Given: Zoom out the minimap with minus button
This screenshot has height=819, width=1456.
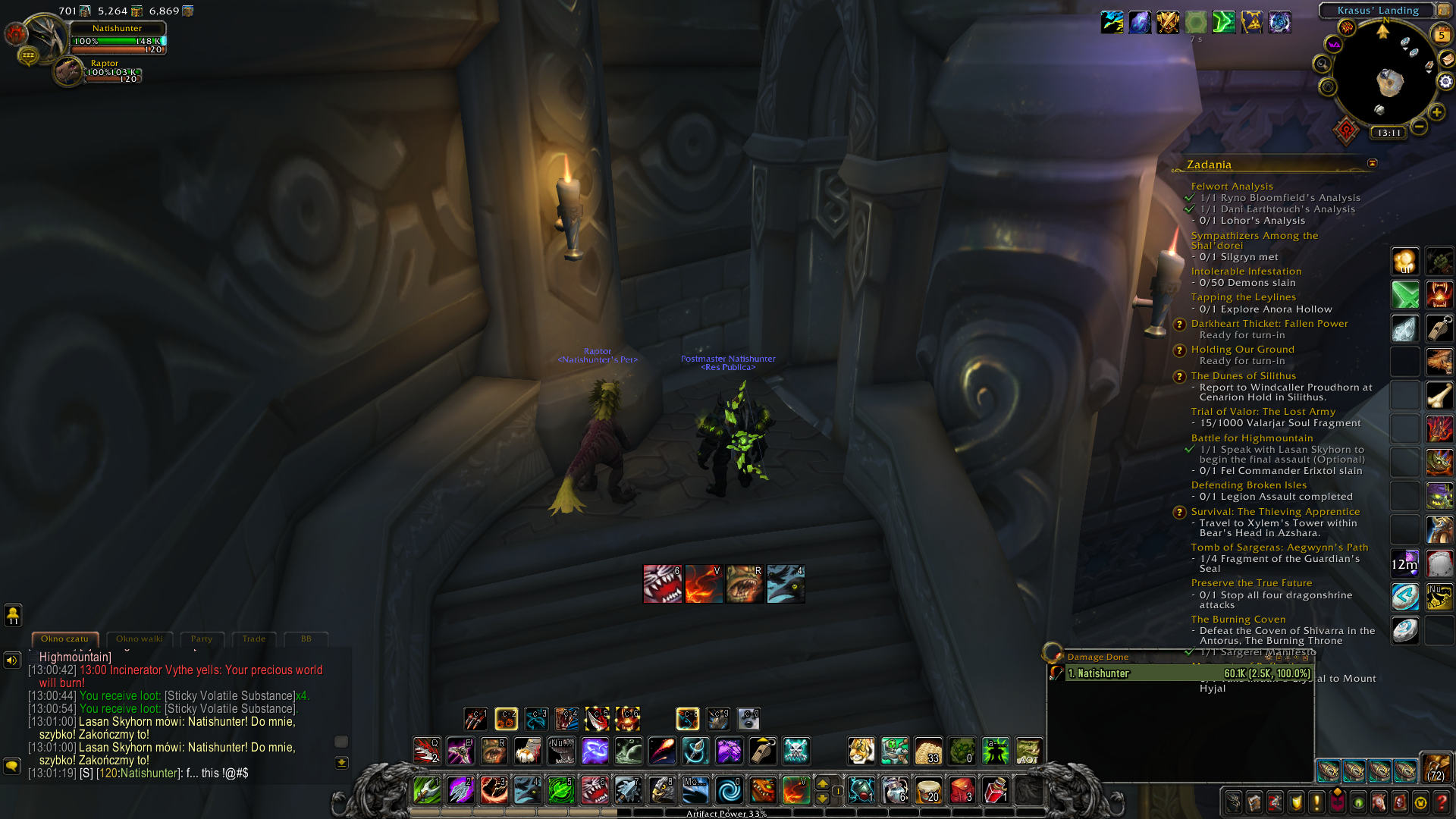Looking at the screenshot, I should tap(1419, 127).
